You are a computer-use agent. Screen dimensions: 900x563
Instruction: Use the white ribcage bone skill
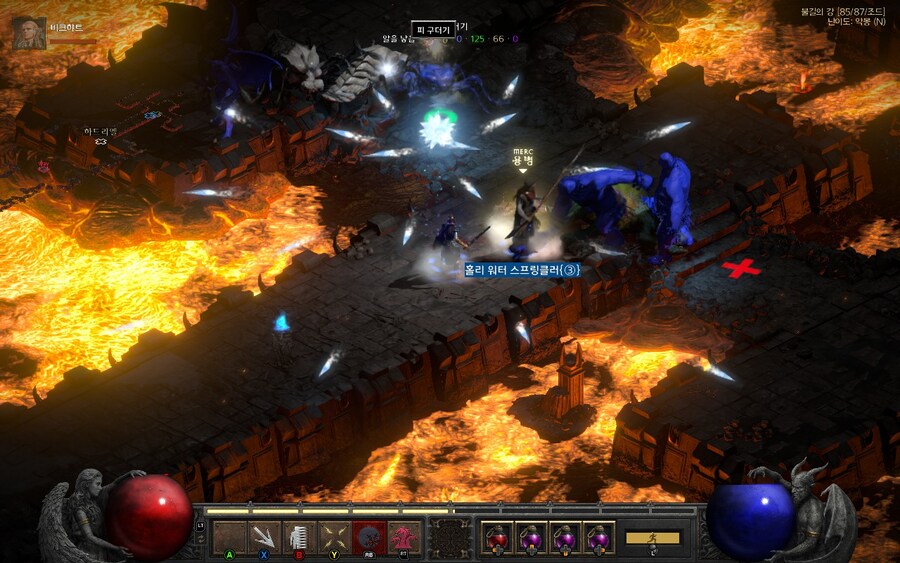point(299,537)
